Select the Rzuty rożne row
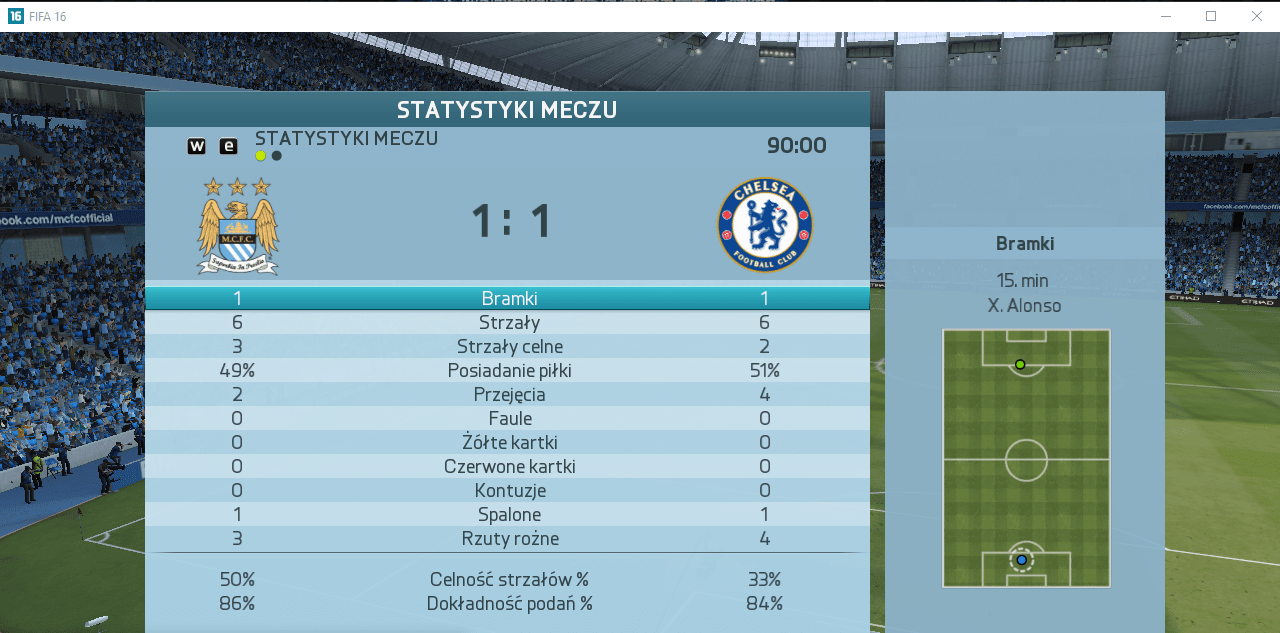1280x633 pixels. tap(508, 538)
